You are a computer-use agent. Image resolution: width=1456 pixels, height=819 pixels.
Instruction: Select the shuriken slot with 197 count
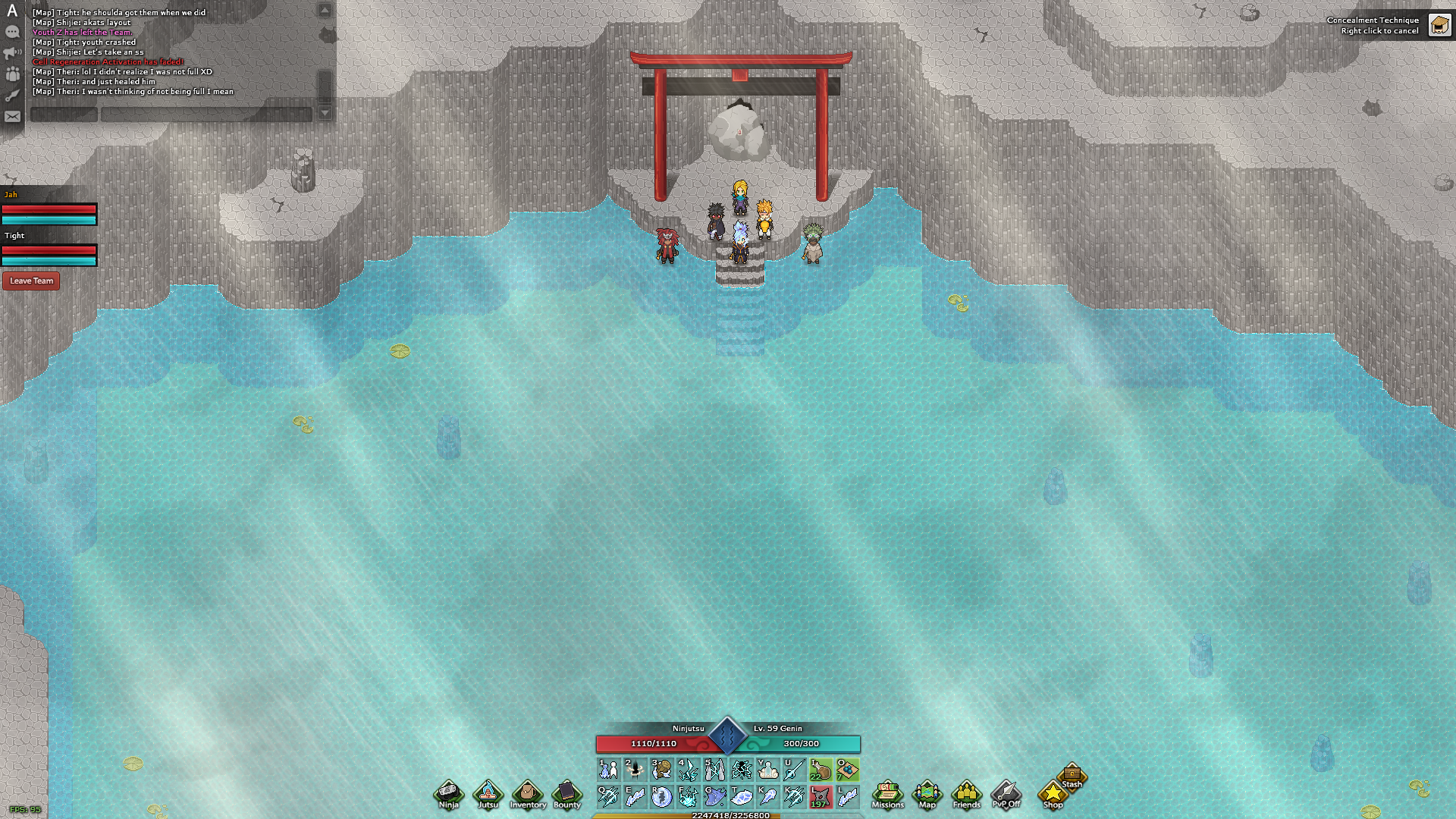pyautogui.click(x=821, y=796)
